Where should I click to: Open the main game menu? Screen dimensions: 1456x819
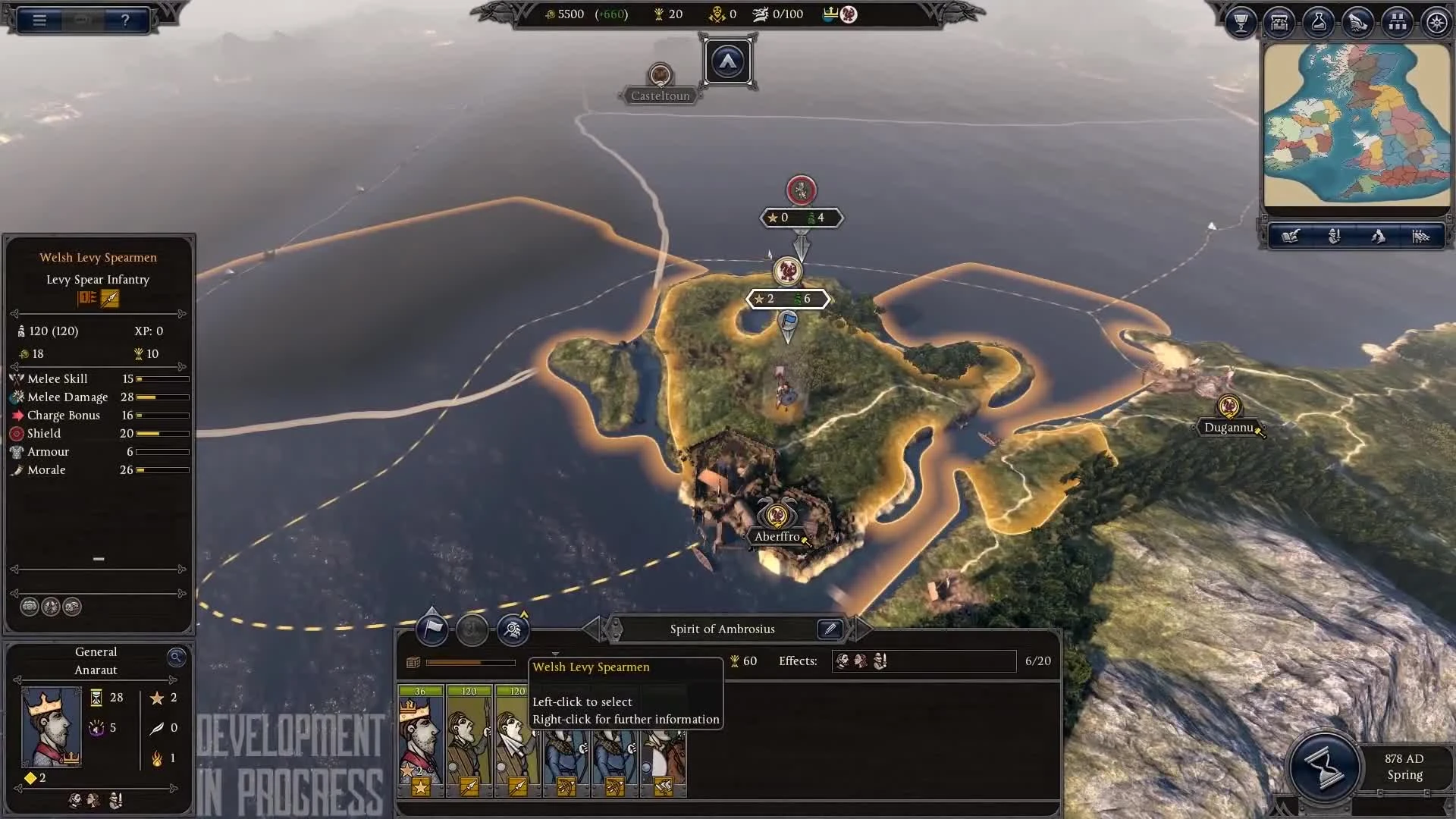coord(38,20)
